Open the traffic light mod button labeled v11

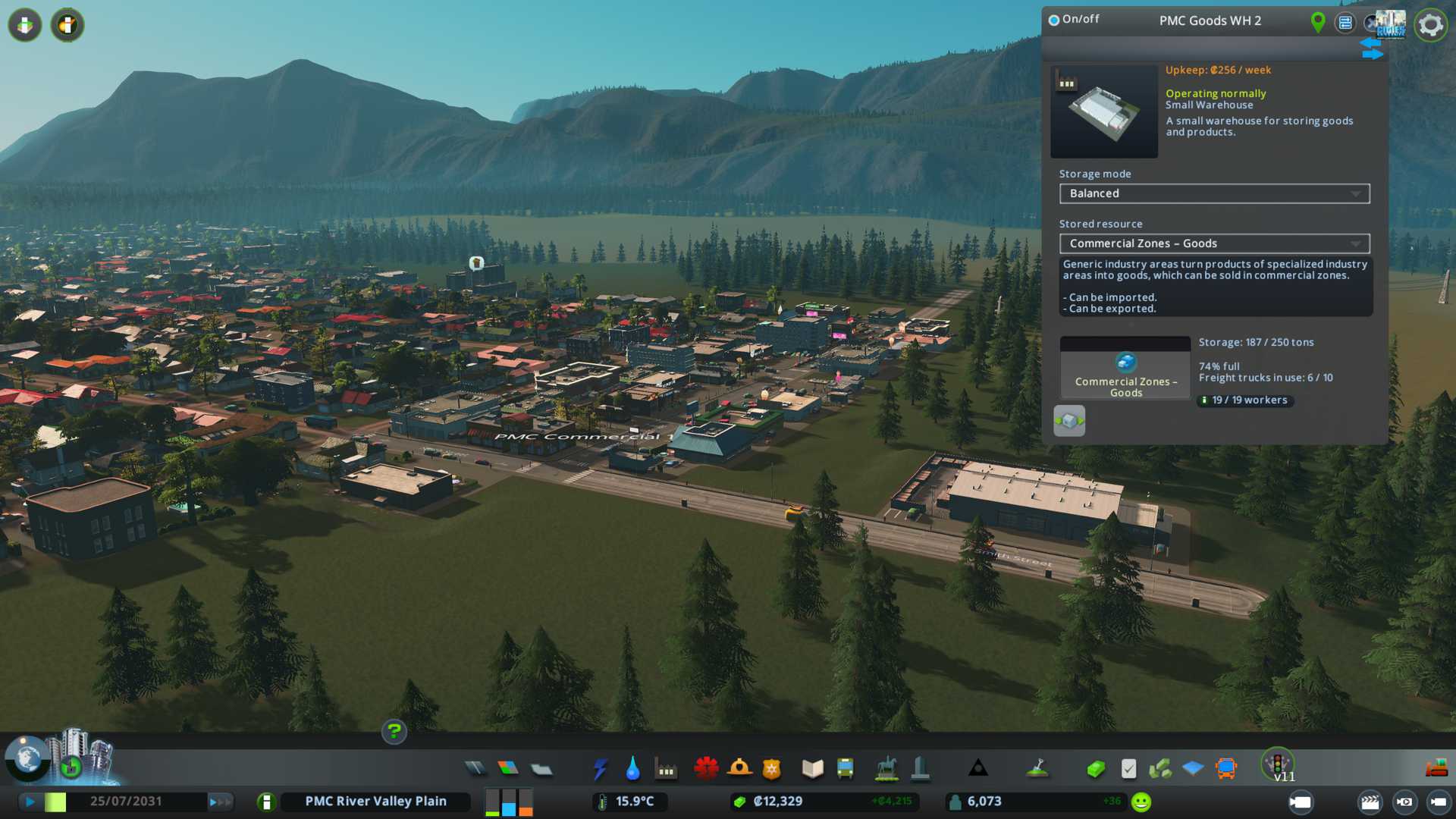click(x=1278, y=764)
